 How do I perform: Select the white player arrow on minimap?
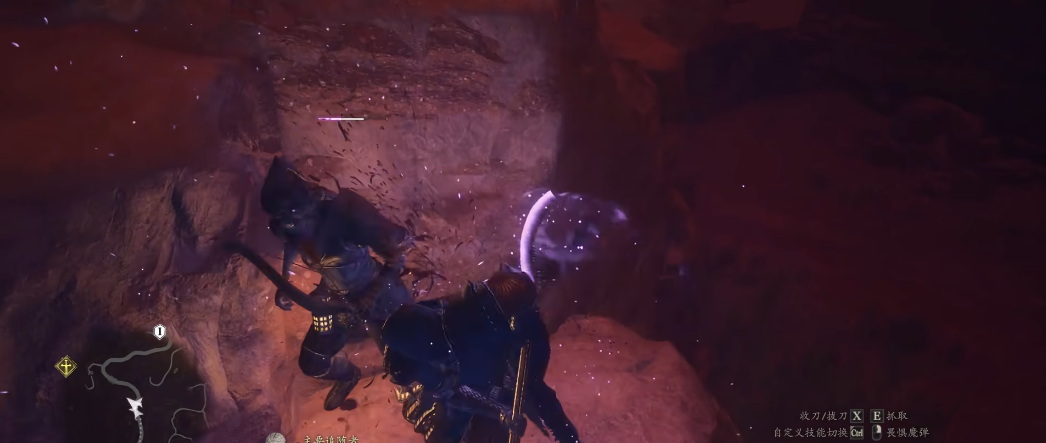point(134,406)
